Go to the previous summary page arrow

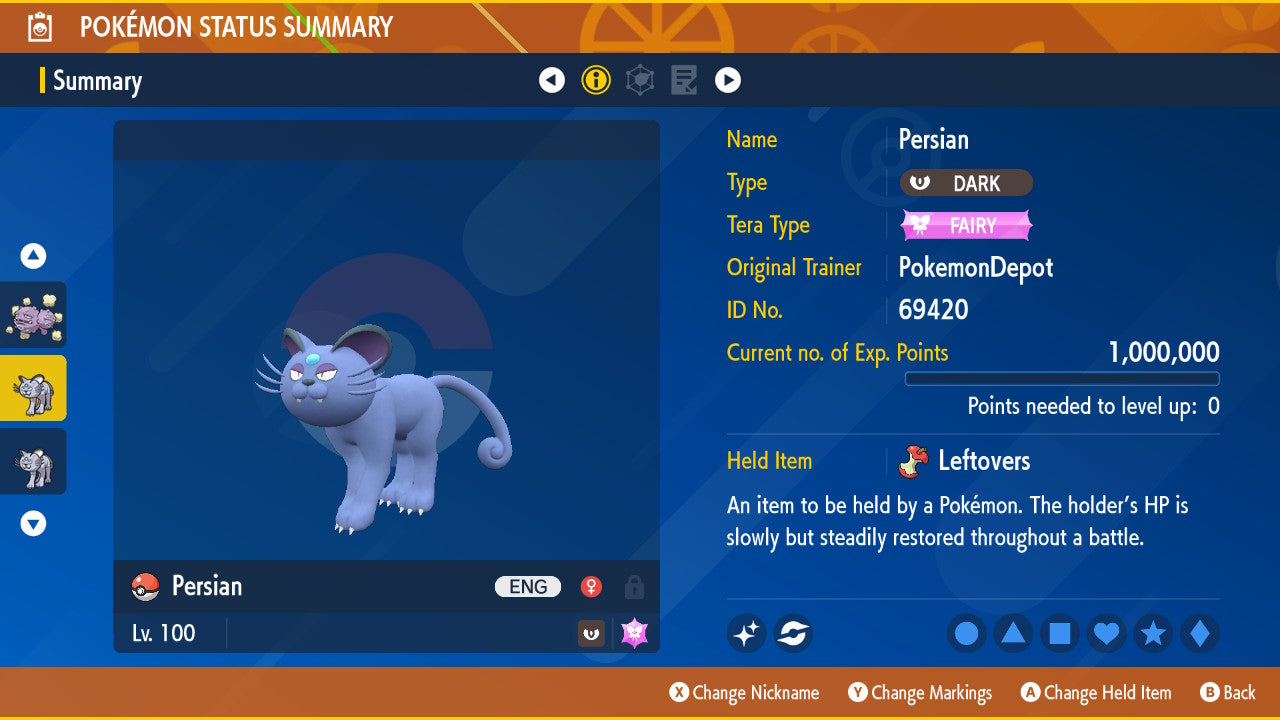click(x=552, y=80)
